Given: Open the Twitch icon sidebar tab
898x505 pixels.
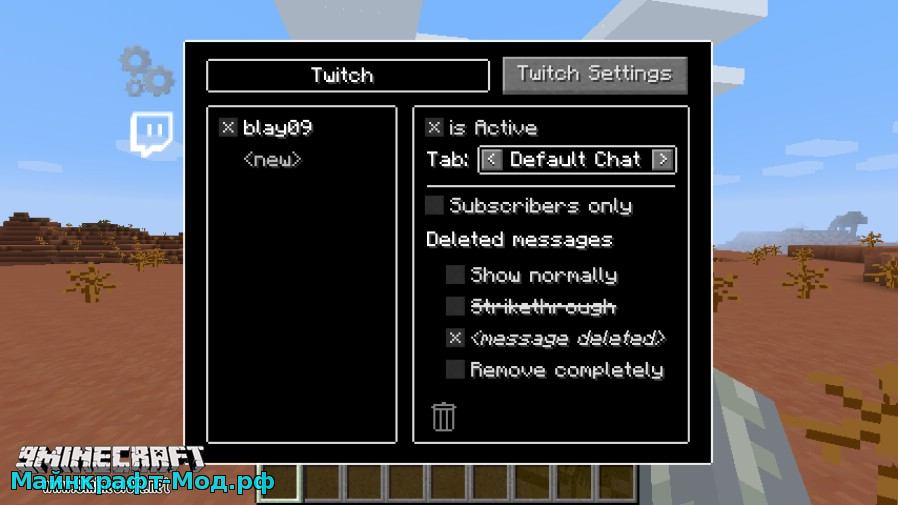Looking at the screenshot, I should pyautogui.click(x=151, y=134).
